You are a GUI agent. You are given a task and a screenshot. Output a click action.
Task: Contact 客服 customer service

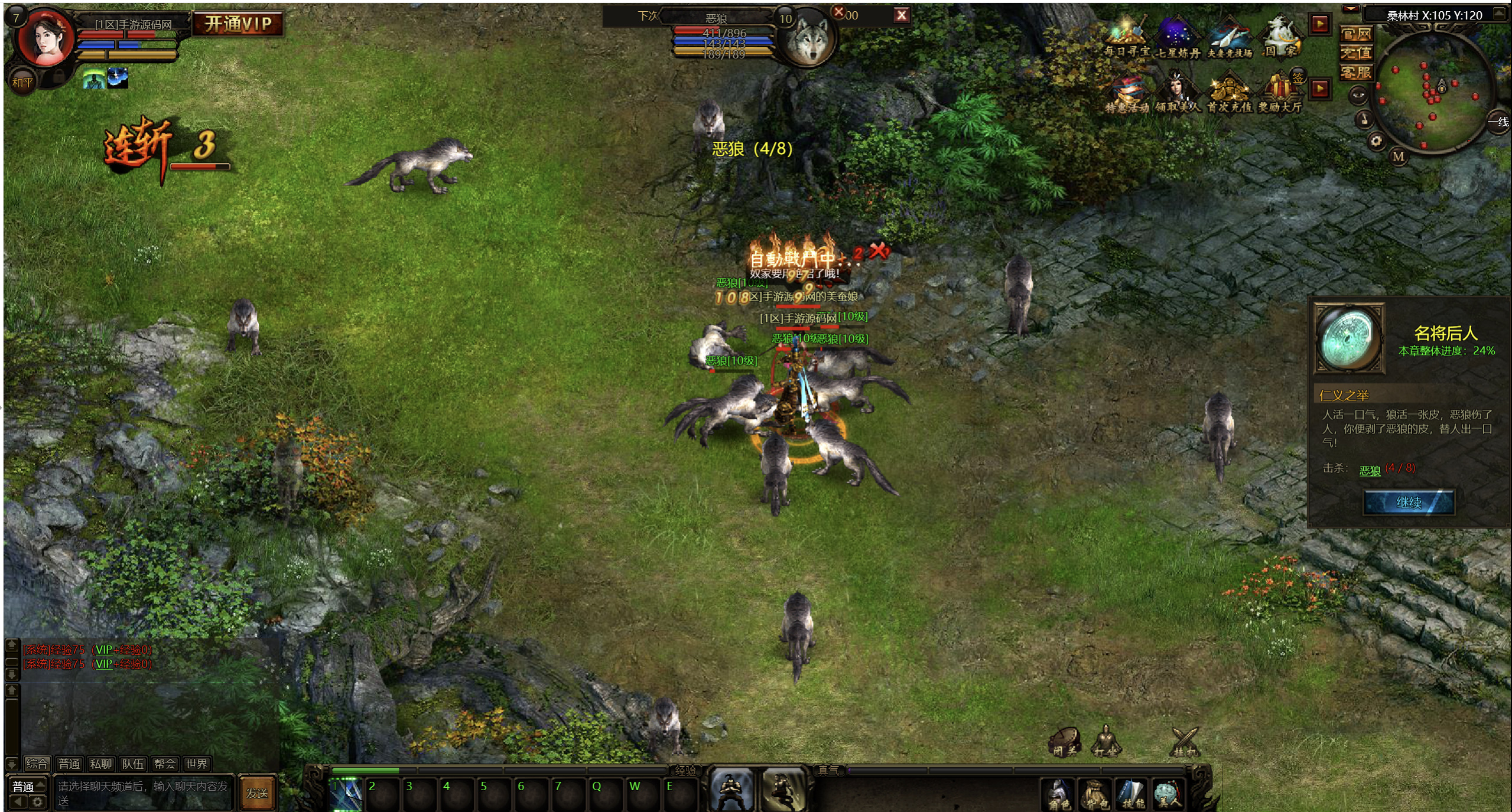[1355, 73]
